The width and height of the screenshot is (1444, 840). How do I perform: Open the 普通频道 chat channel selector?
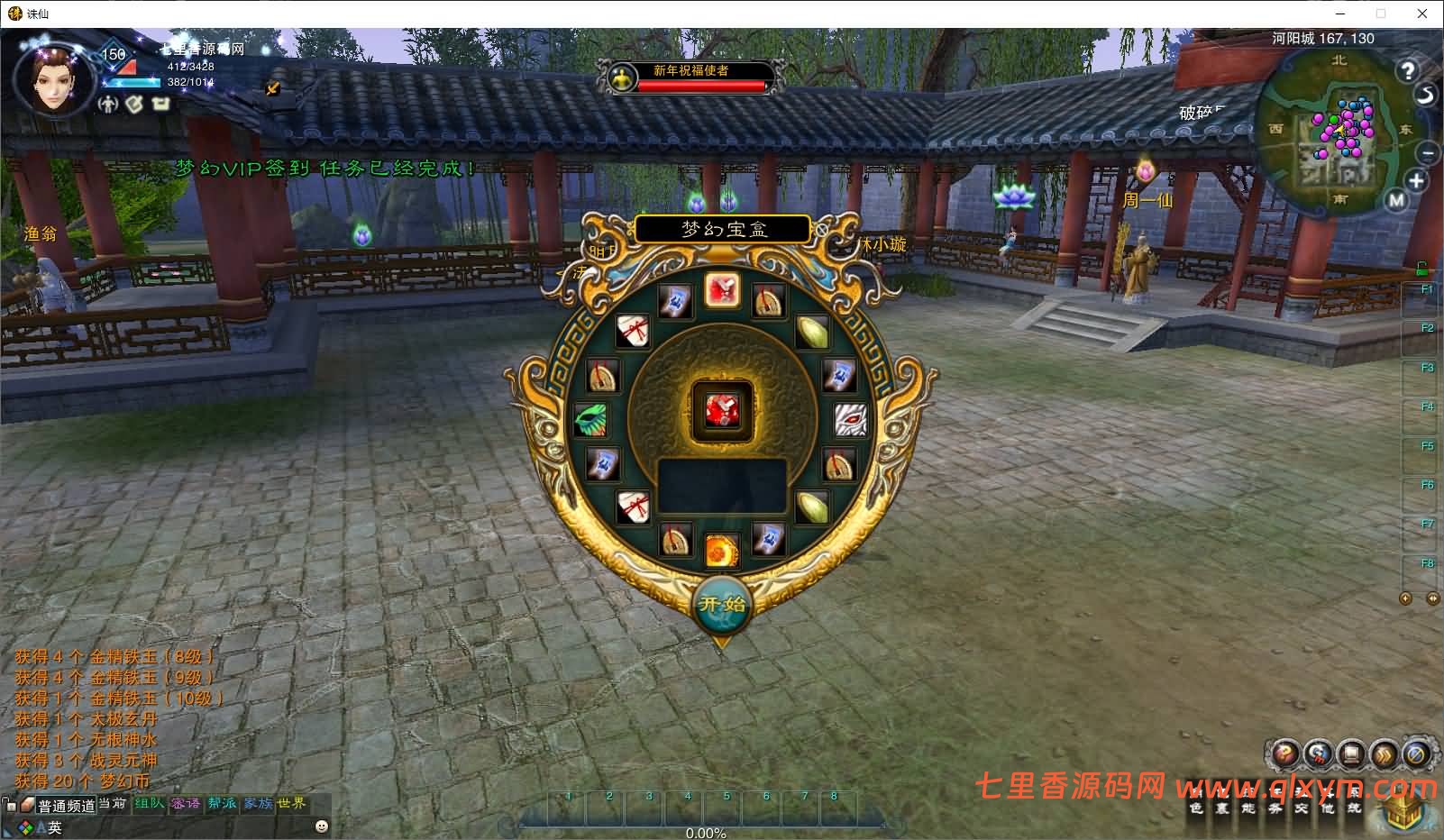pos(67,805)
